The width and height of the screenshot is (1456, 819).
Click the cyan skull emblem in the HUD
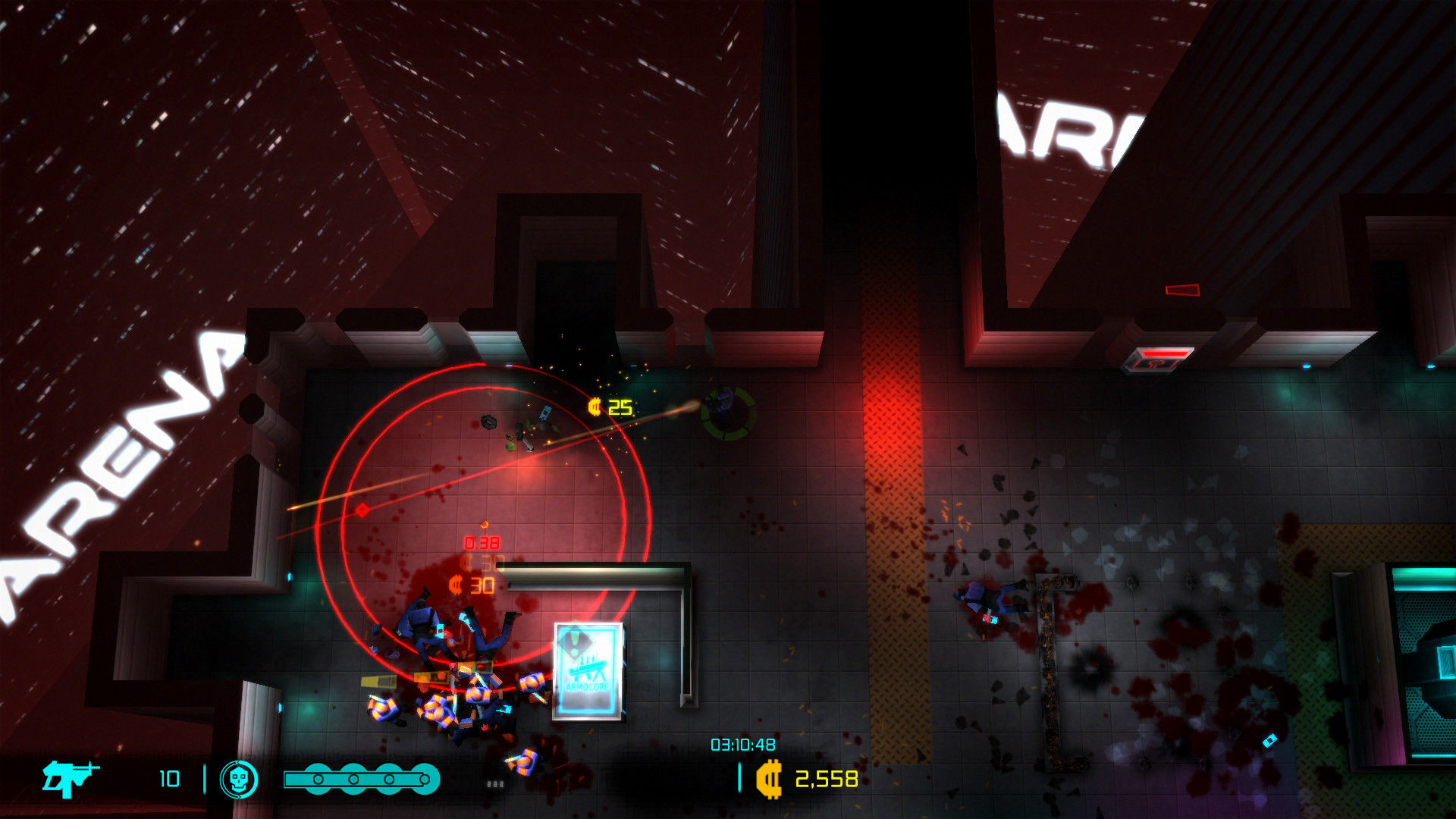coord(240,778)
